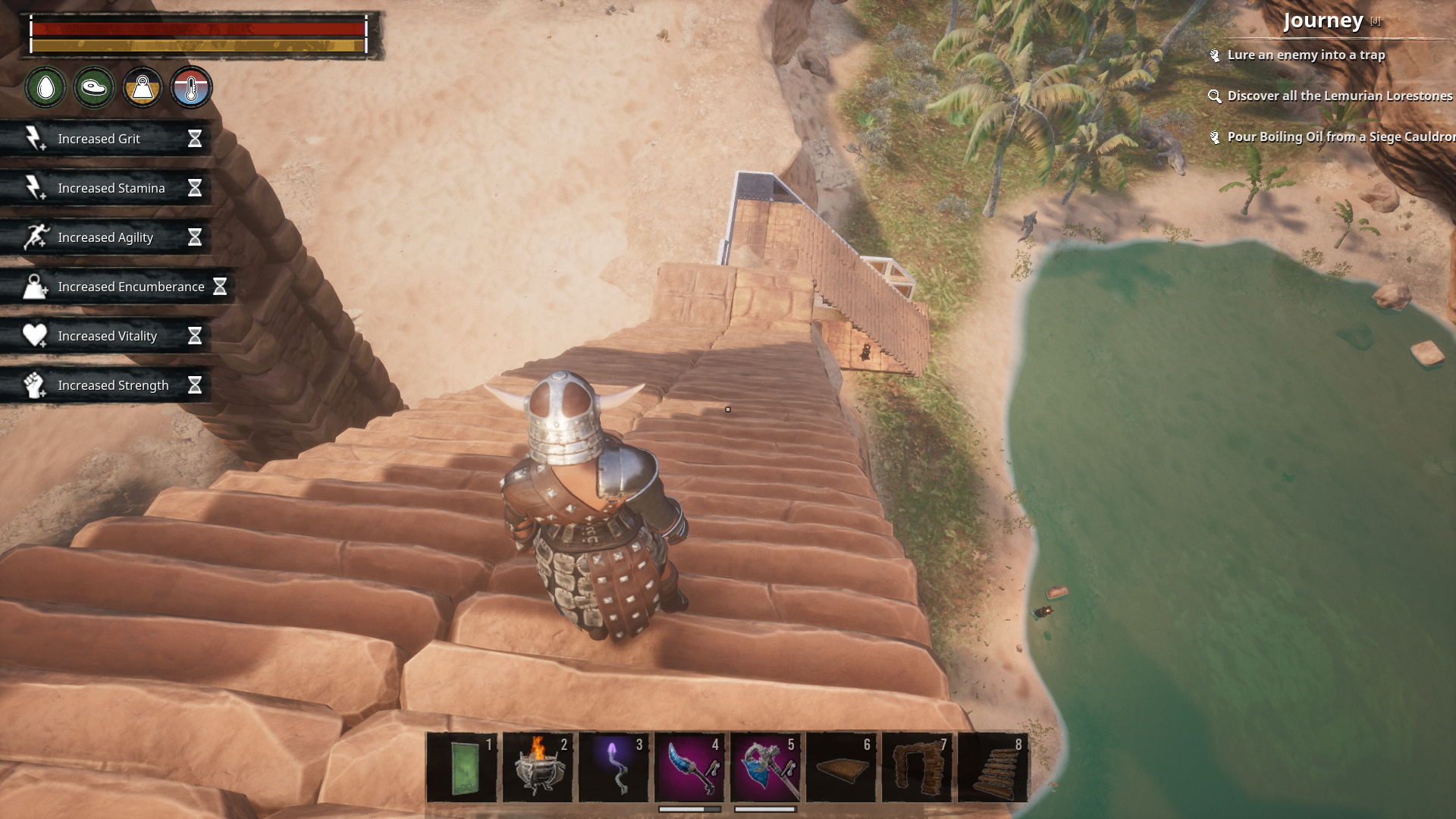Select the flaming brazier hotbar slot
Viewport: 1456px width, 819px height.
pos(538,767)
